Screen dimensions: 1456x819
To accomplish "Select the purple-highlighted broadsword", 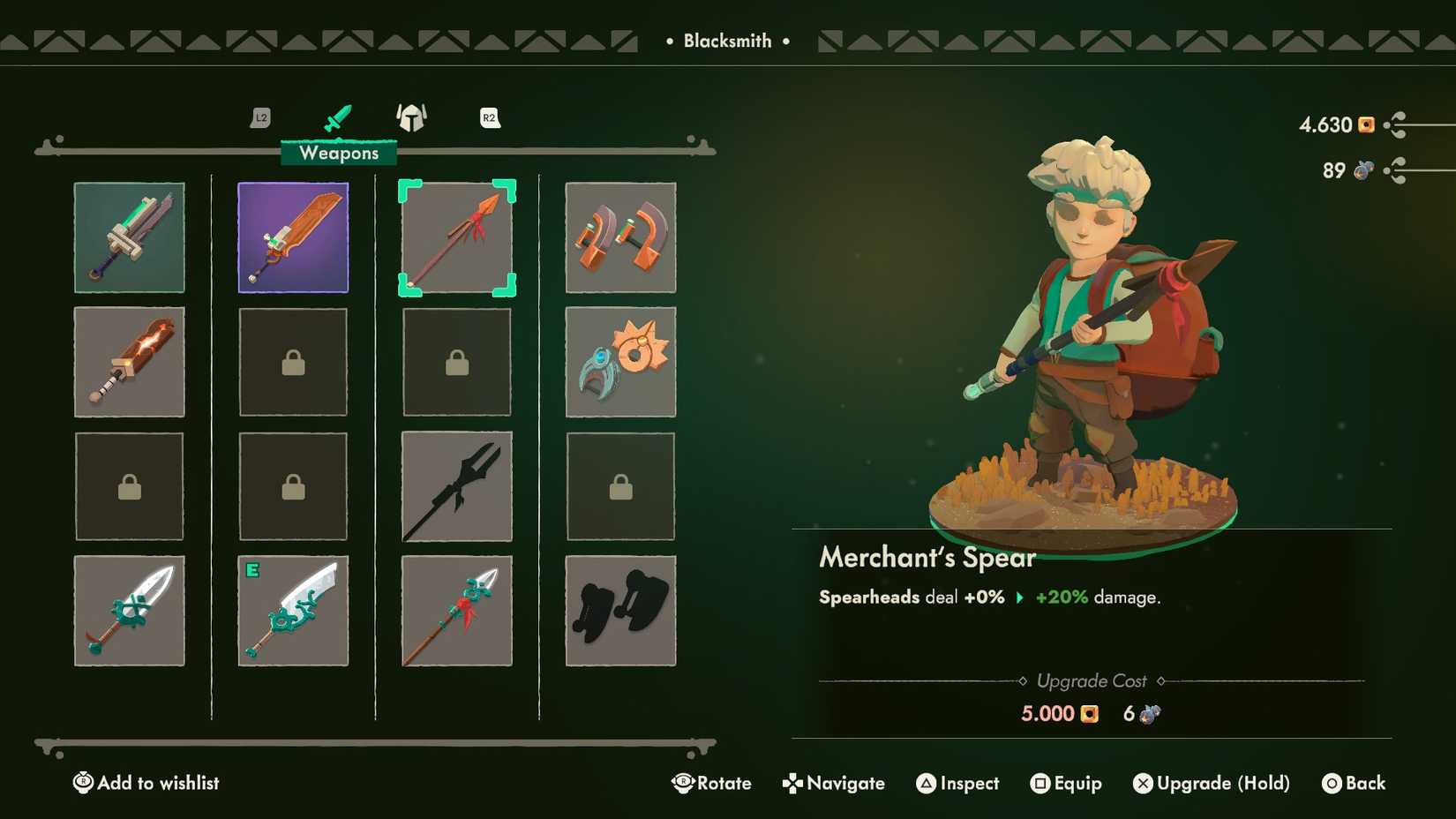I will (x=292, y=237).
